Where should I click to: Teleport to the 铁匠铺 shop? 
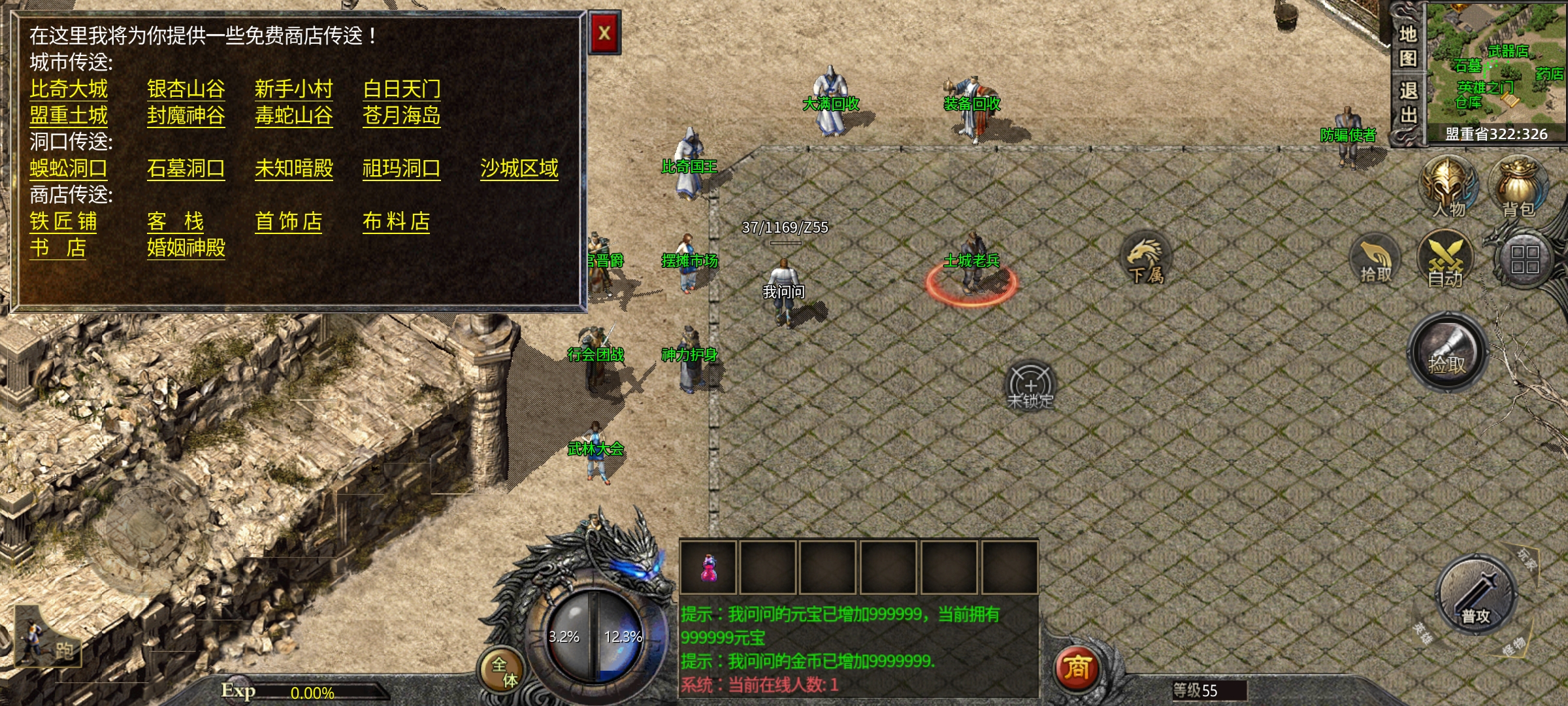(x=63, y=222)
